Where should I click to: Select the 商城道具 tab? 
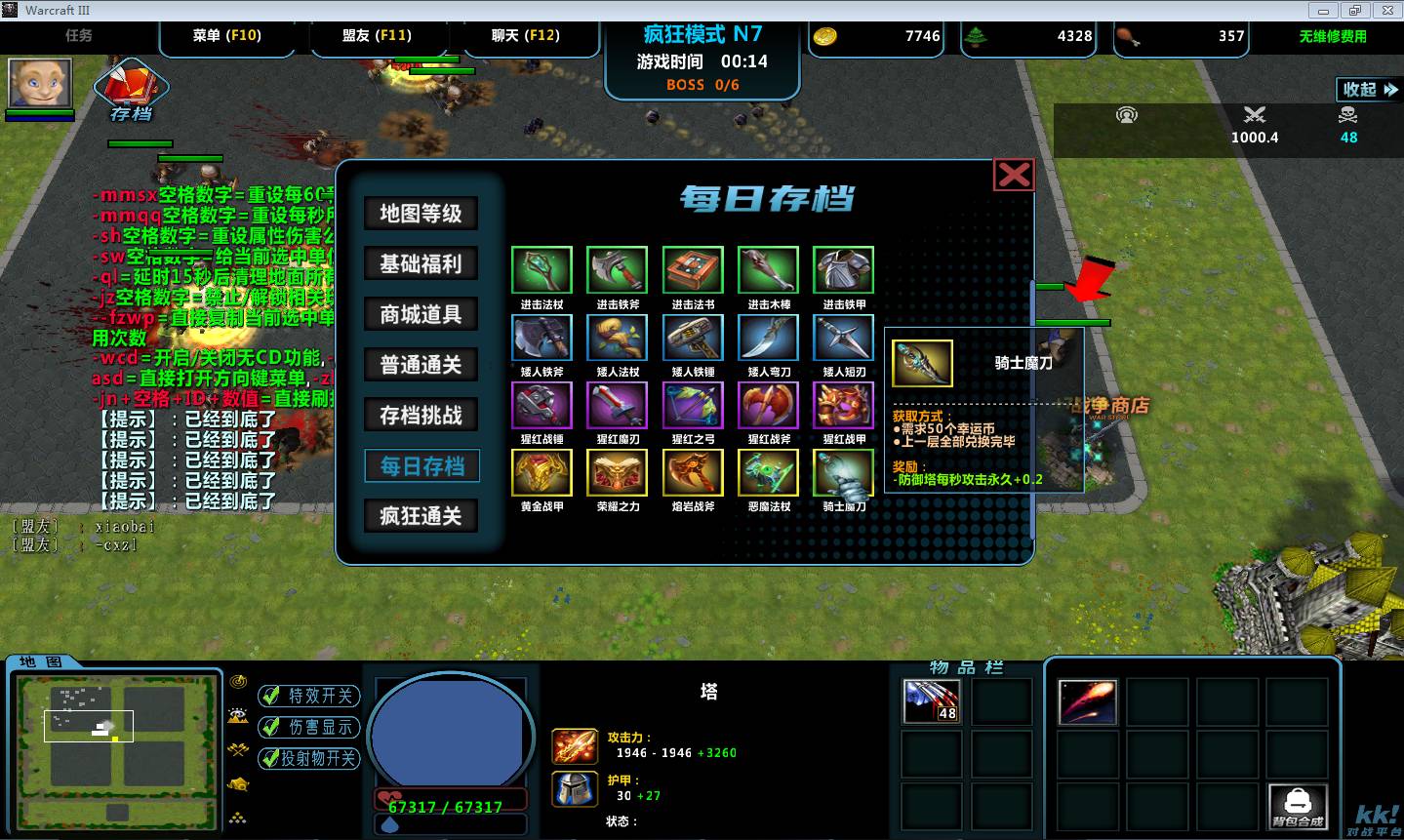pos(421,314)
